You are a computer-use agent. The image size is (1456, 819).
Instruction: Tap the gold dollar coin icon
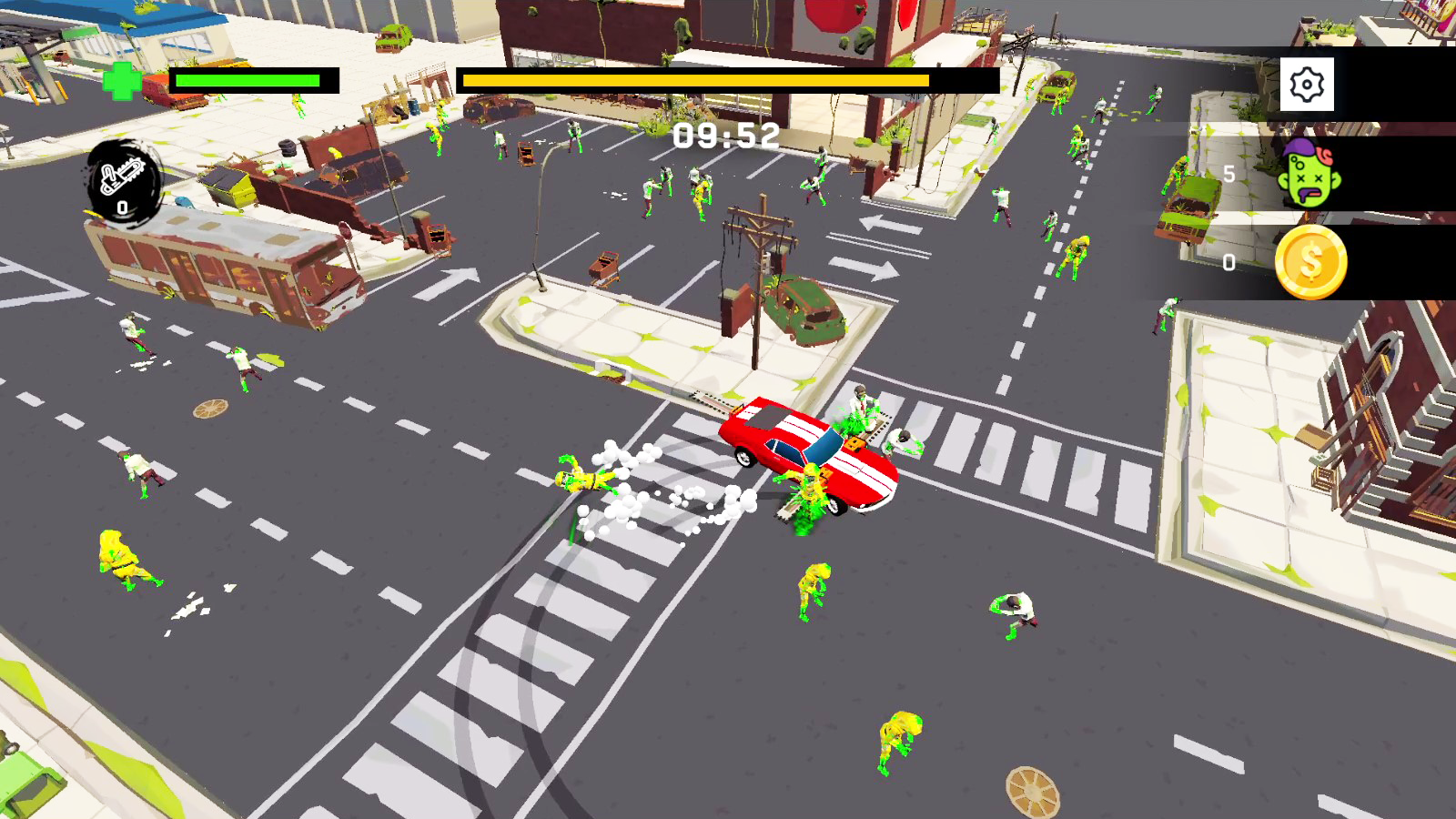click(x=1310, y=263)
